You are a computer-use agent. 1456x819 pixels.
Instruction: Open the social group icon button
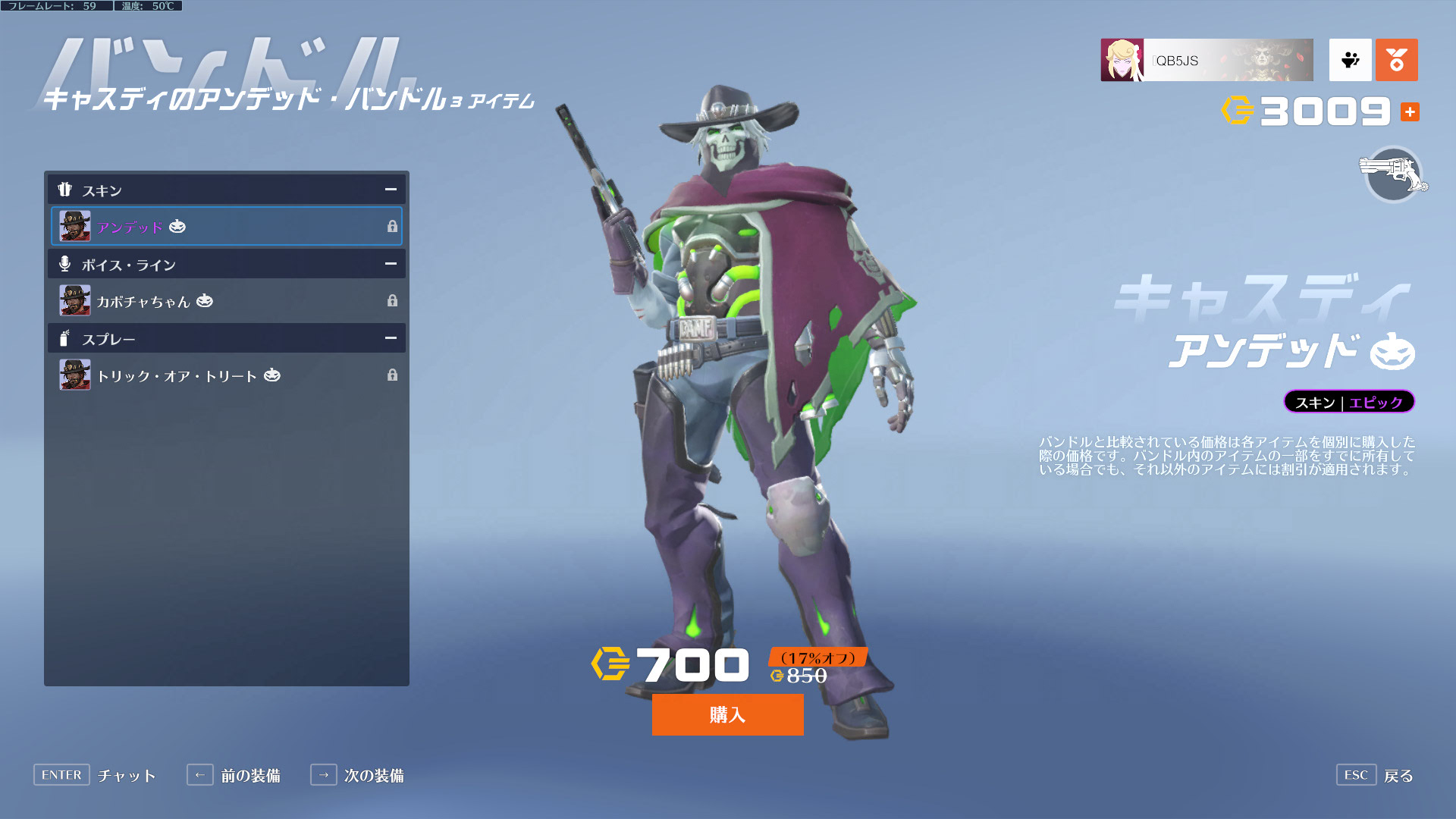click(1350, 60)
